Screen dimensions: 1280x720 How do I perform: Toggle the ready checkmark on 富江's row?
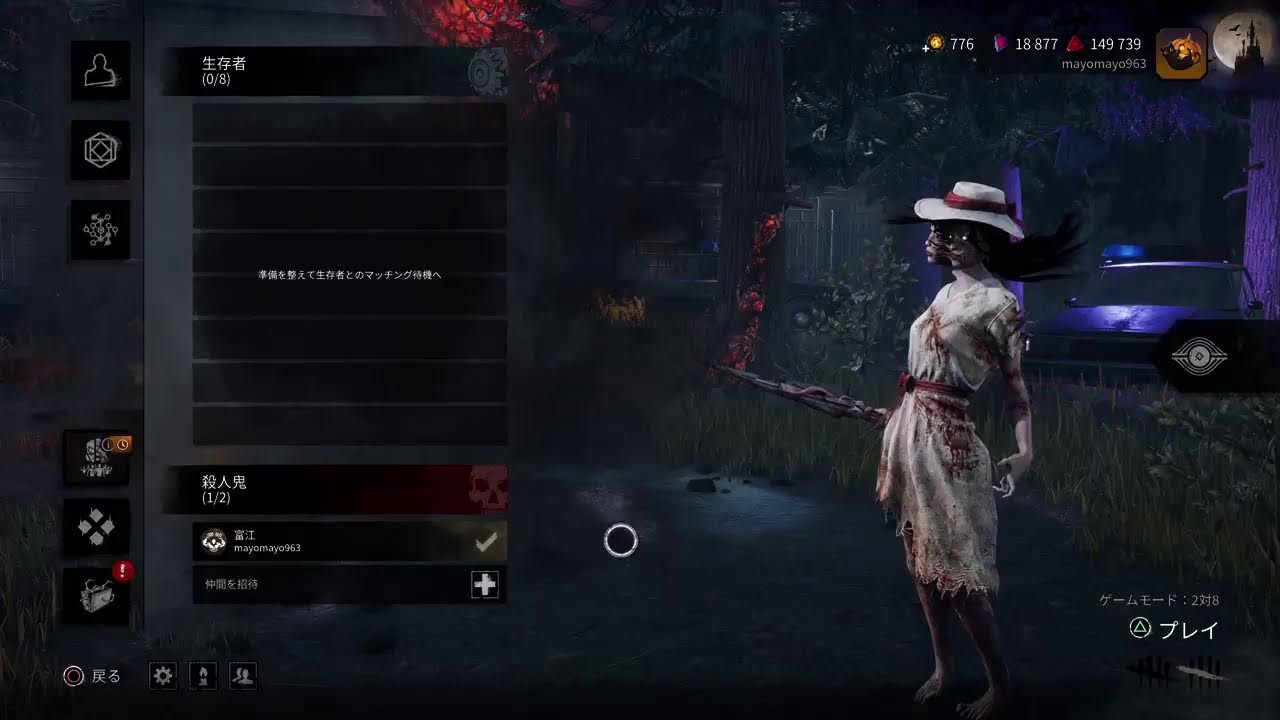point(486,542)
